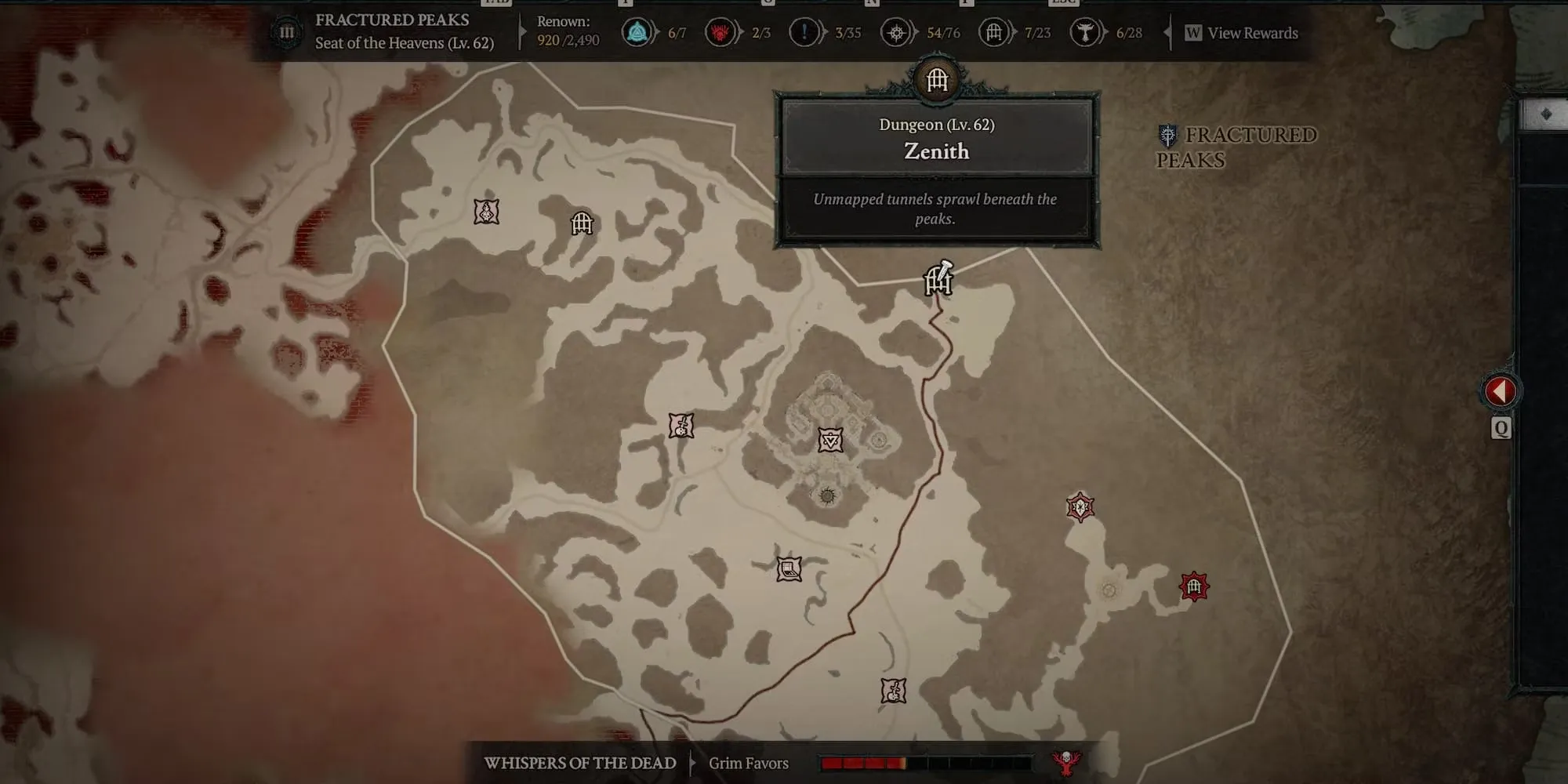This screenshot has height=784, width=1568.
Task: Click the blue waypoint progress icon
Action: 638,33
